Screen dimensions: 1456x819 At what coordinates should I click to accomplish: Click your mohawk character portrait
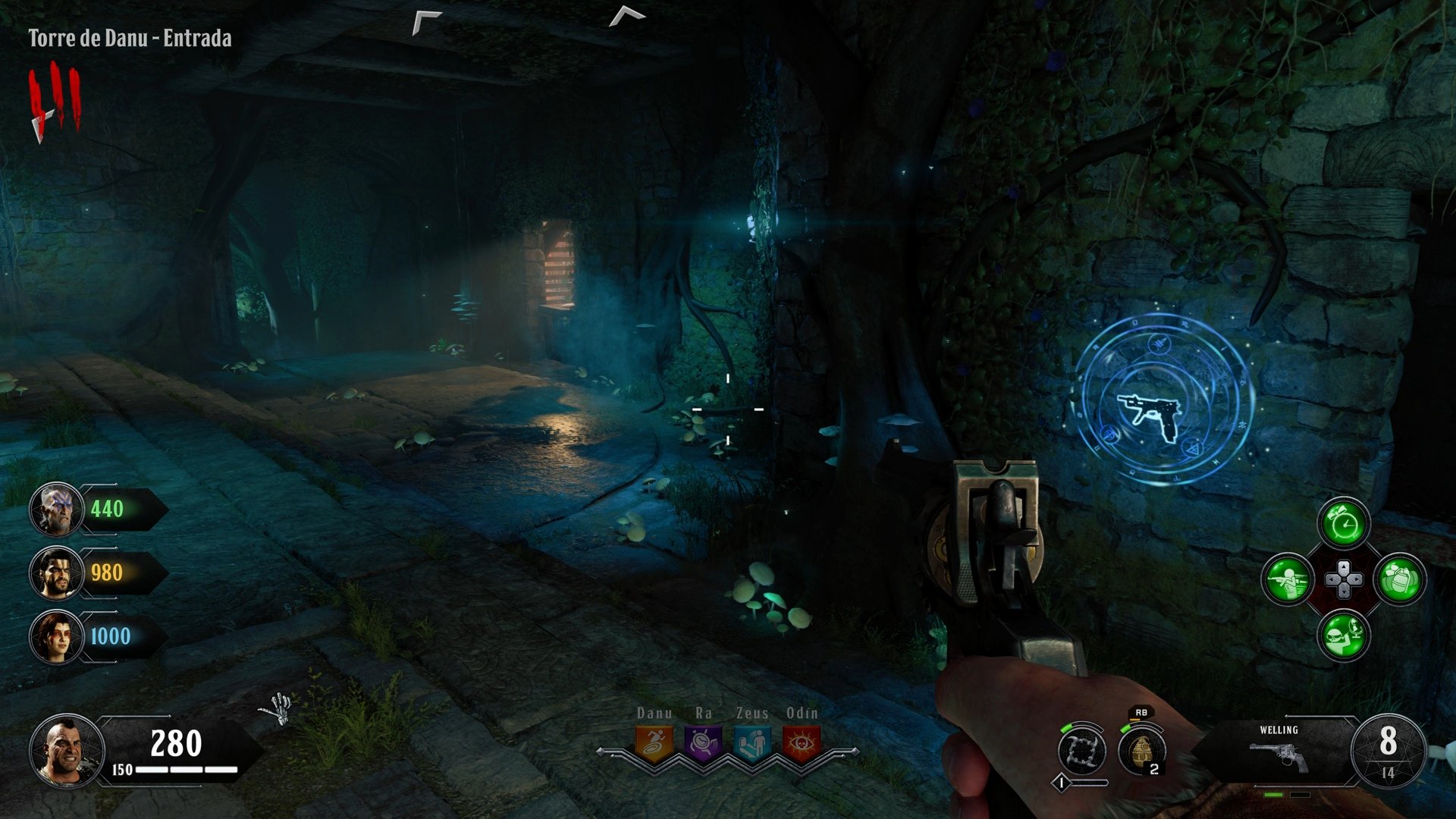coord(67,750)
